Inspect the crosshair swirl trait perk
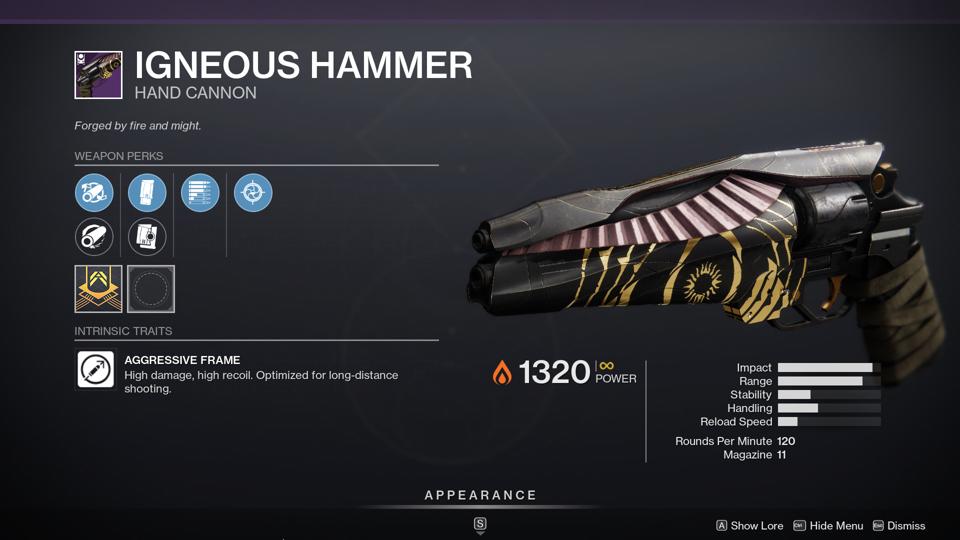 (253, 193)
